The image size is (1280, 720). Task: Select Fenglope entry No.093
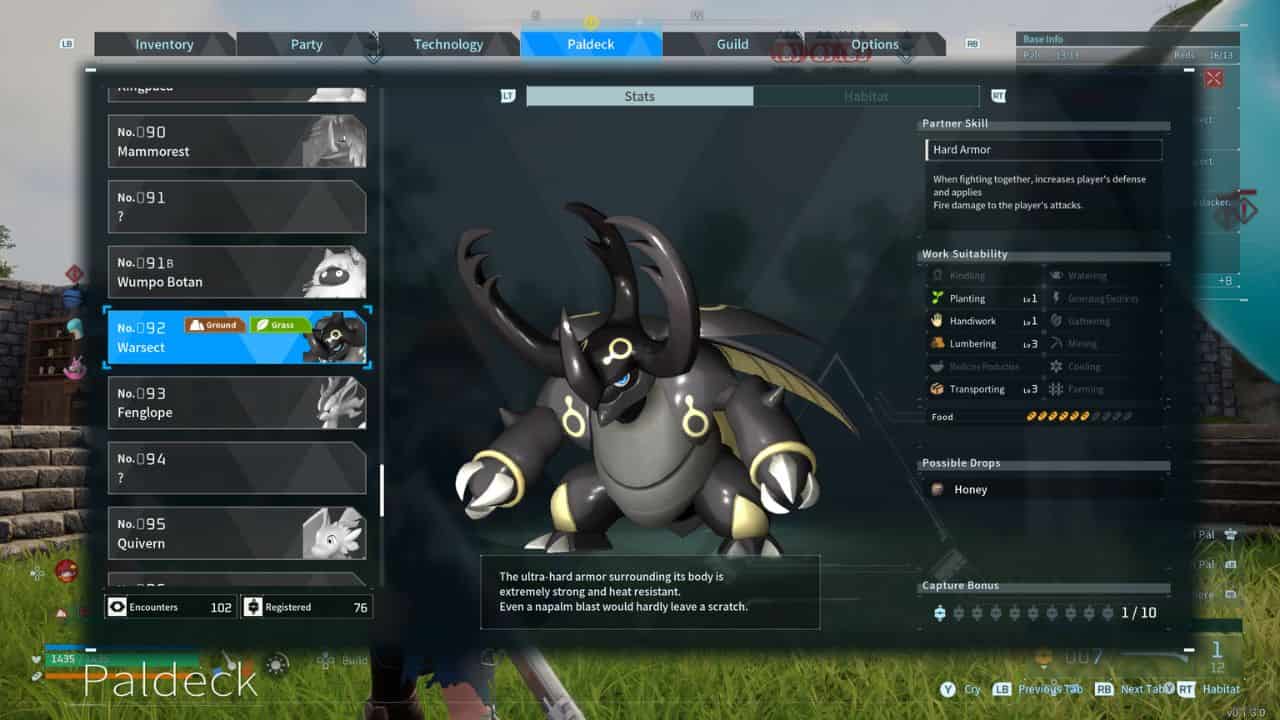point(237,402)
